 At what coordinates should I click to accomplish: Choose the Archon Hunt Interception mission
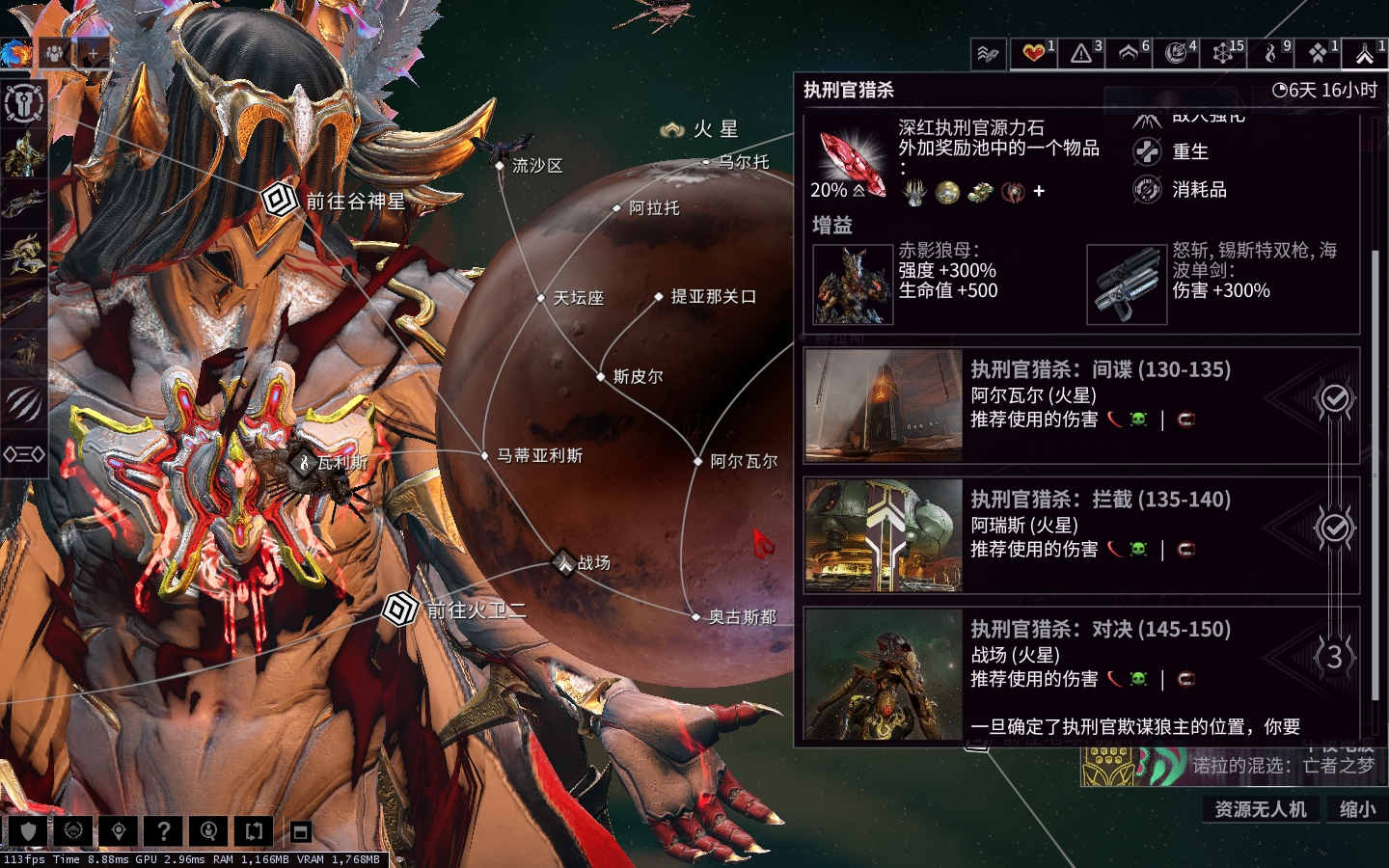click(x=1080, y=535)
